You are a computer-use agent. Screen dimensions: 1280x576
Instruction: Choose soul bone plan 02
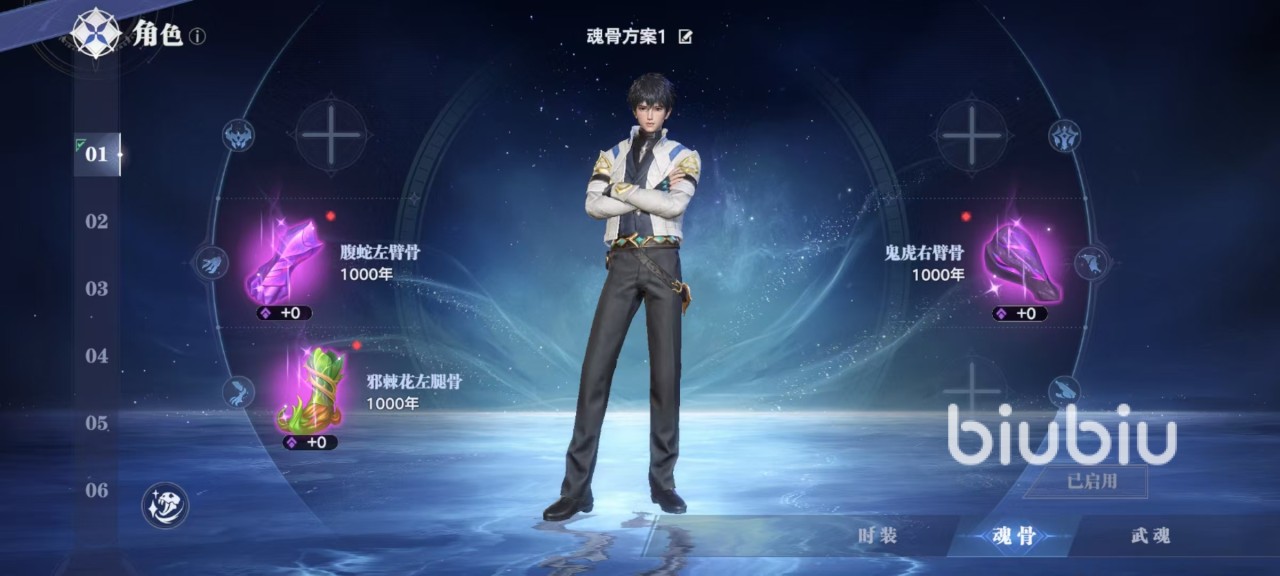tap(97, 222)
